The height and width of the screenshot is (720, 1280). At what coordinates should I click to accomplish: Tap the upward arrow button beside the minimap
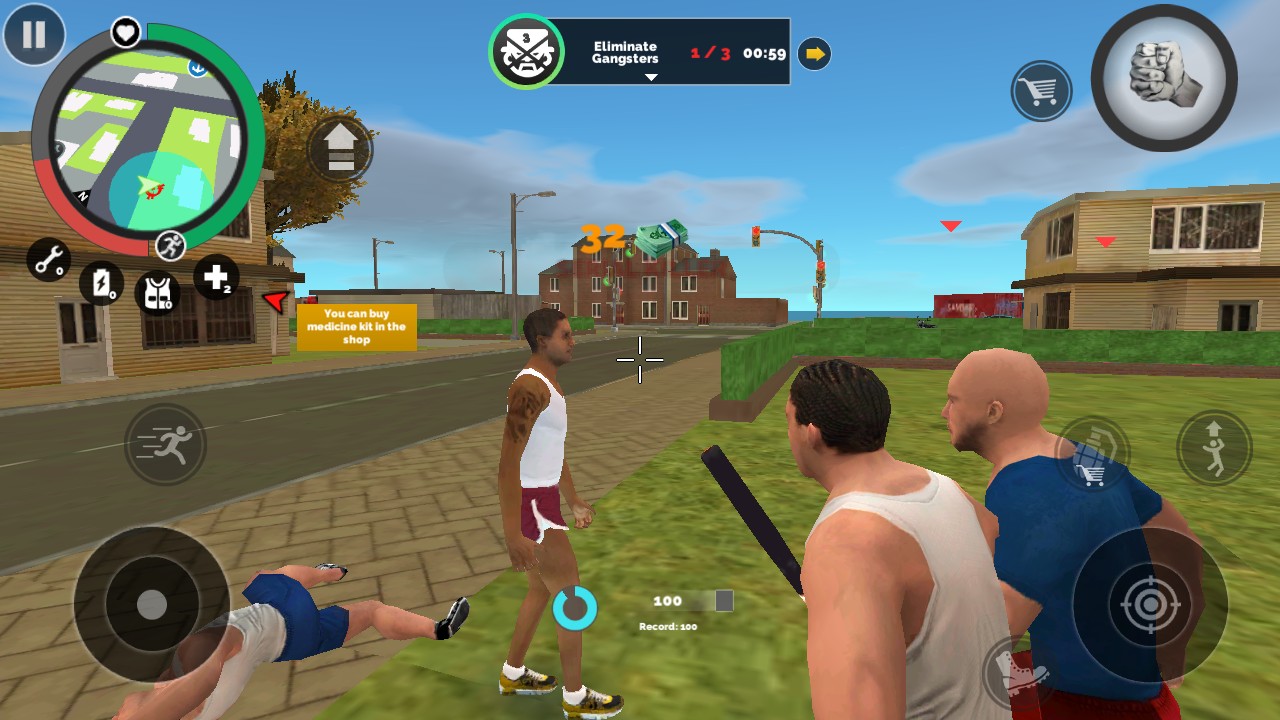coord(340,150)
